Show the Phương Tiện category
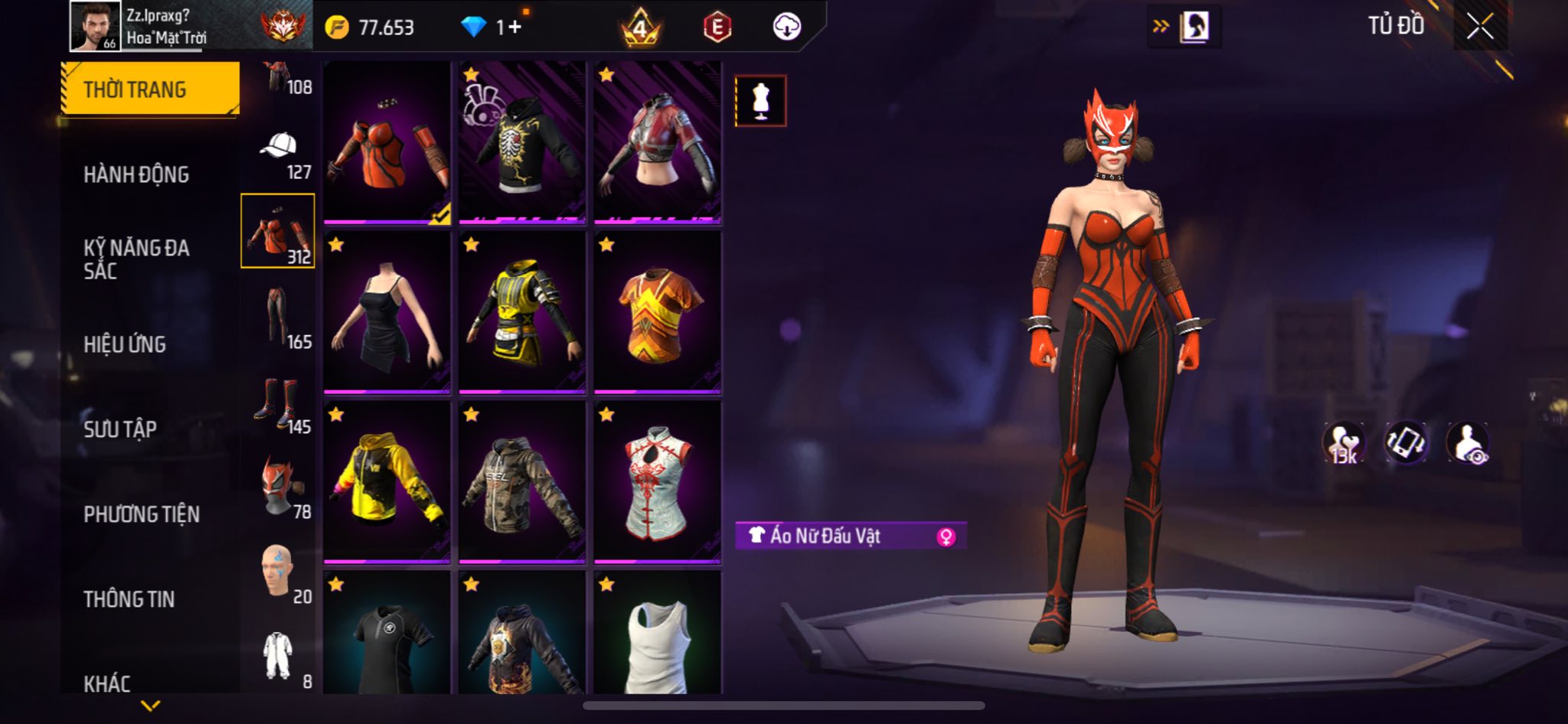 click(x=142, y=514)
